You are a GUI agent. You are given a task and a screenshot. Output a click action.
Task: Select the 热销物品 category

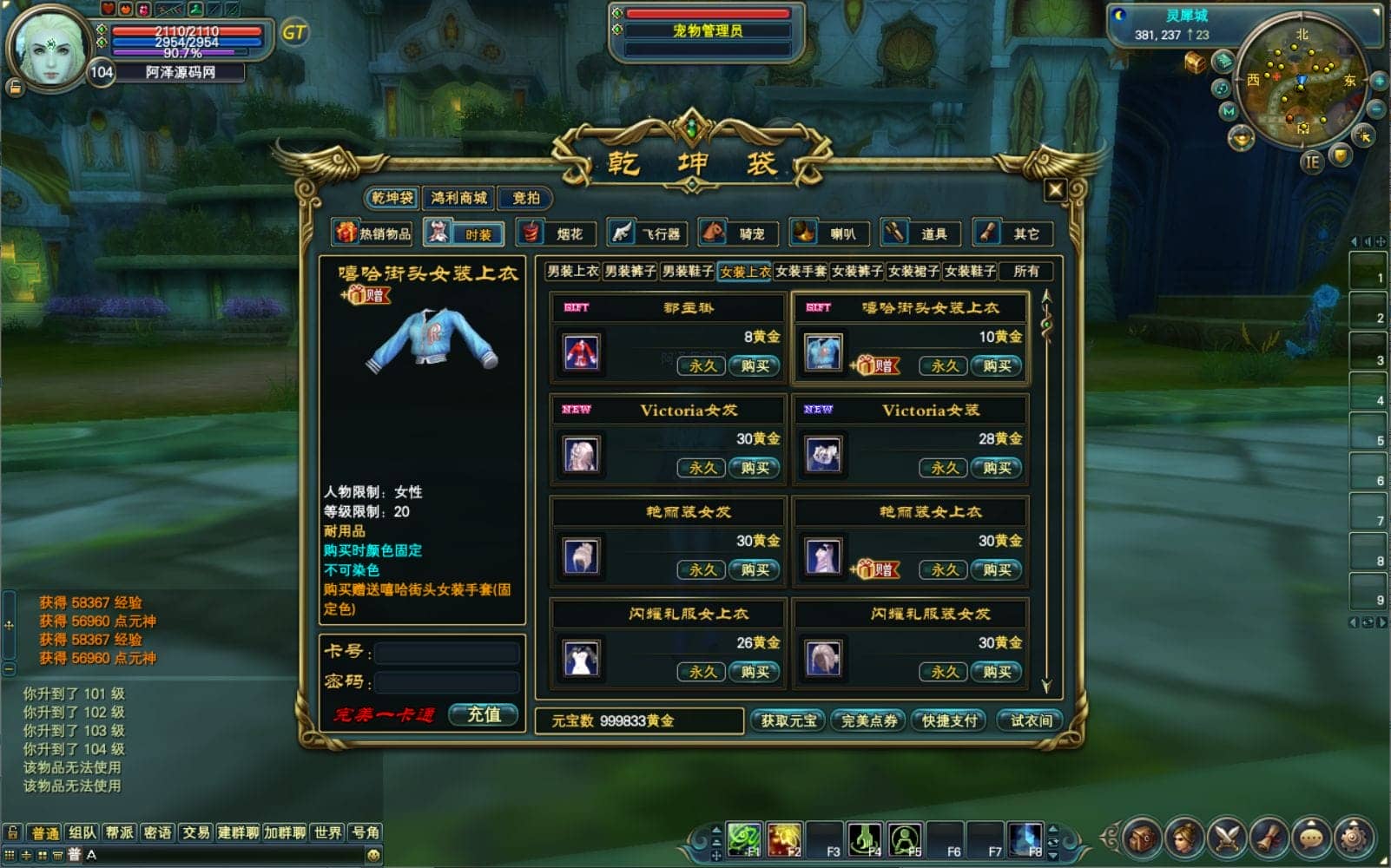click(x=373, y=233)
